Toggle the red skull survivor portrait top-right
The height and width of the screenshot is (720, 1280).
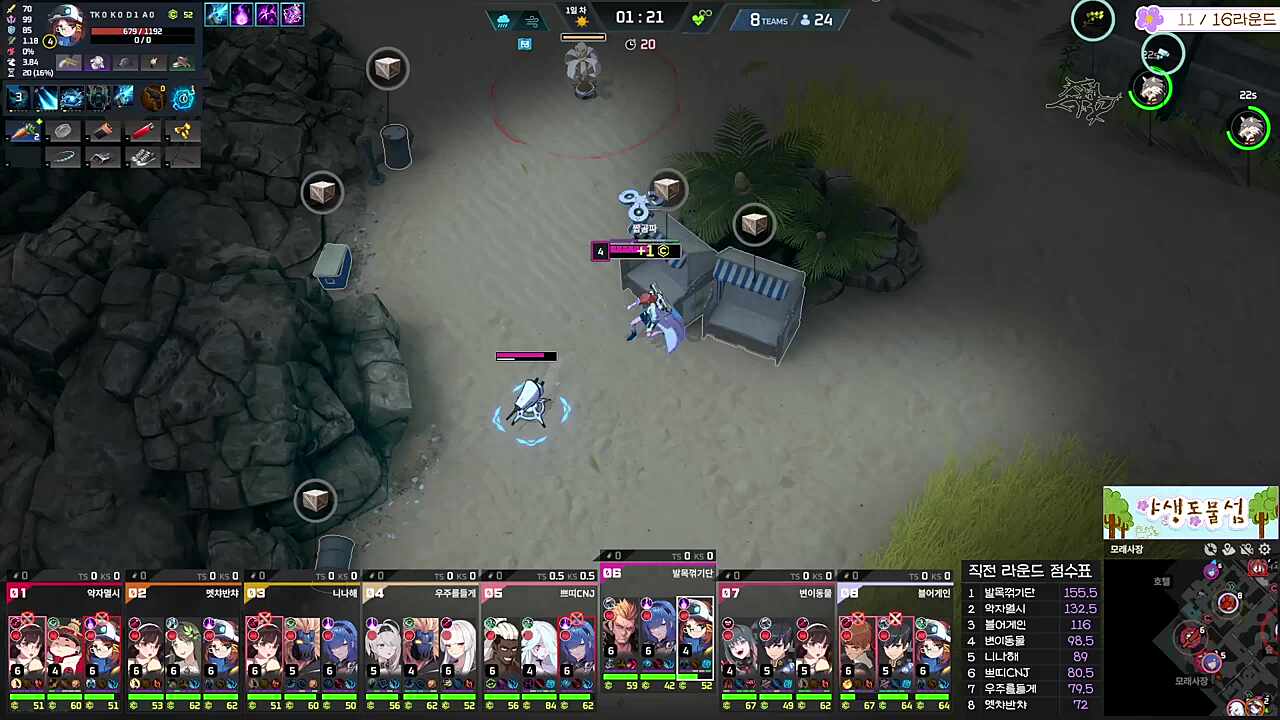click(x=1257, y=567)
